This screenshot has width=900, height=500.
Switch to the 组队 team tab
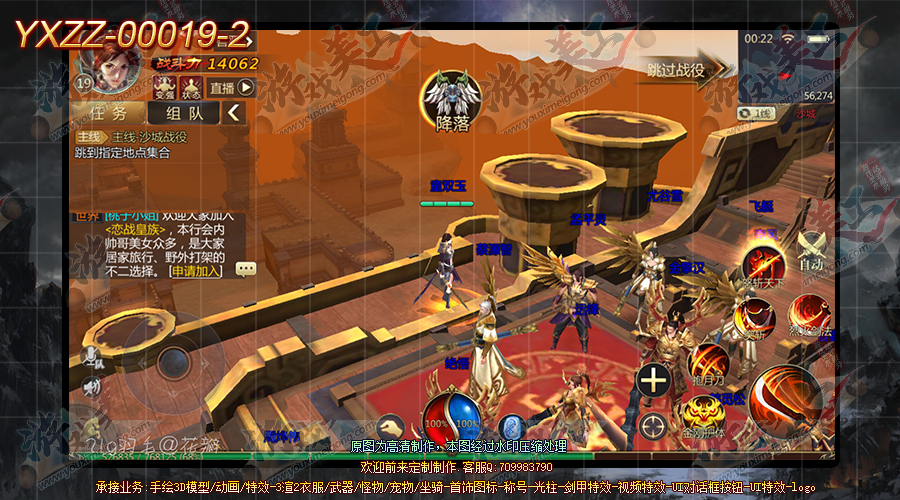click(184, 113)
